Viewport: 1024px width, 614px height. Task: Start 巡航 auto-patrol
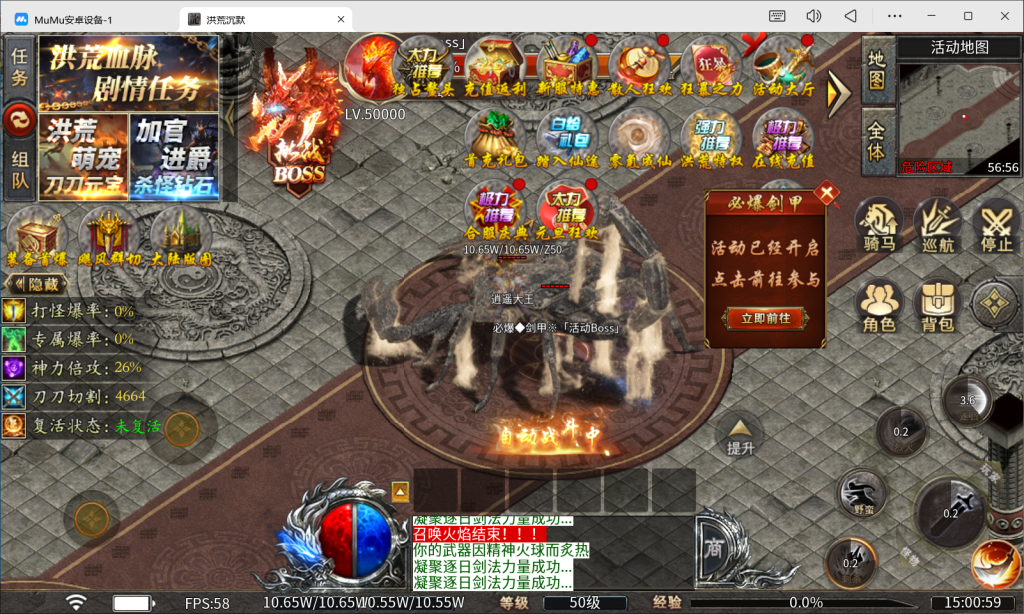pyautogui.click(x=937, y=224)
